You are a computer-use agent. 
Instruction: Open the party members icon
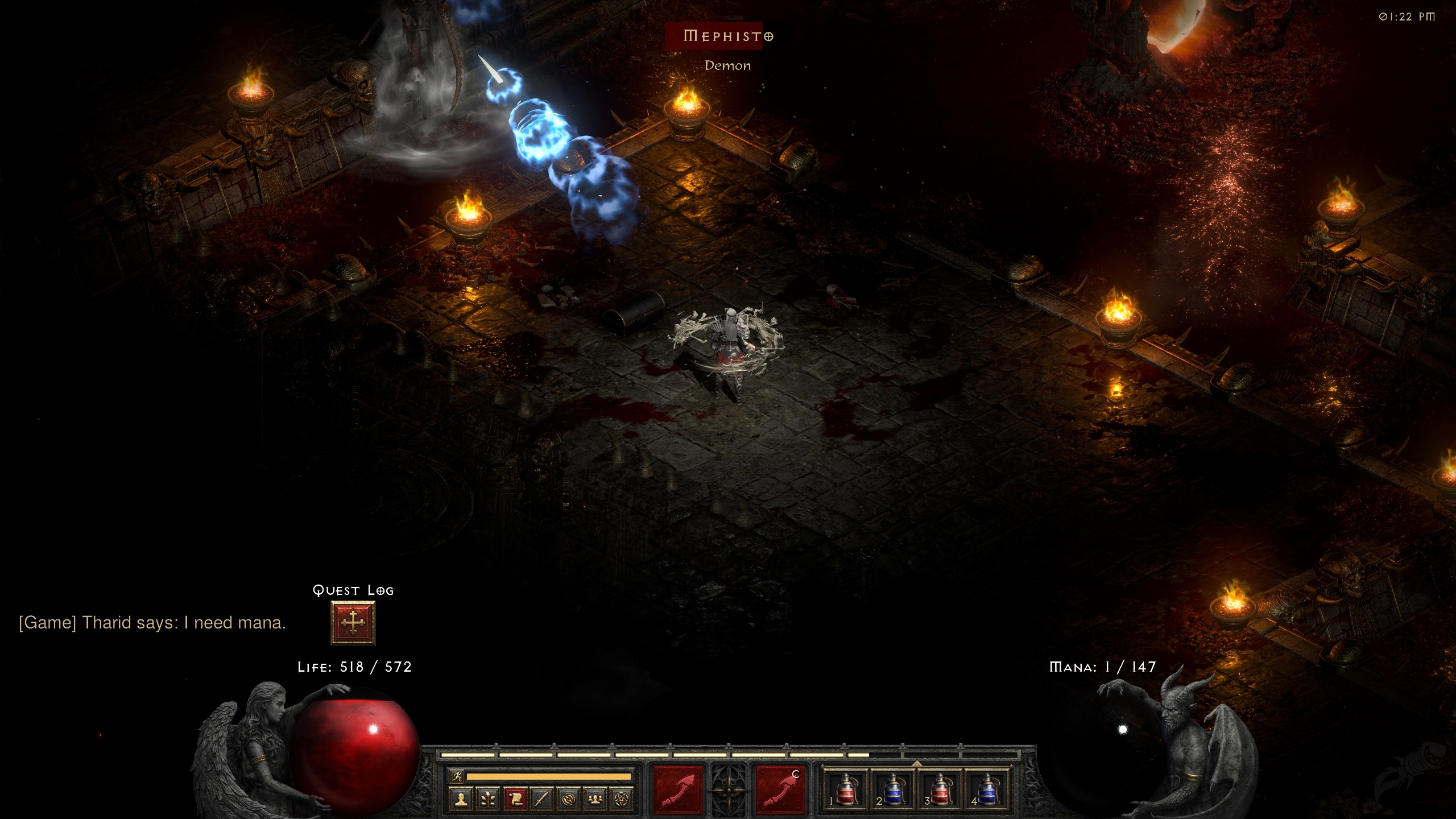(595, 800)
